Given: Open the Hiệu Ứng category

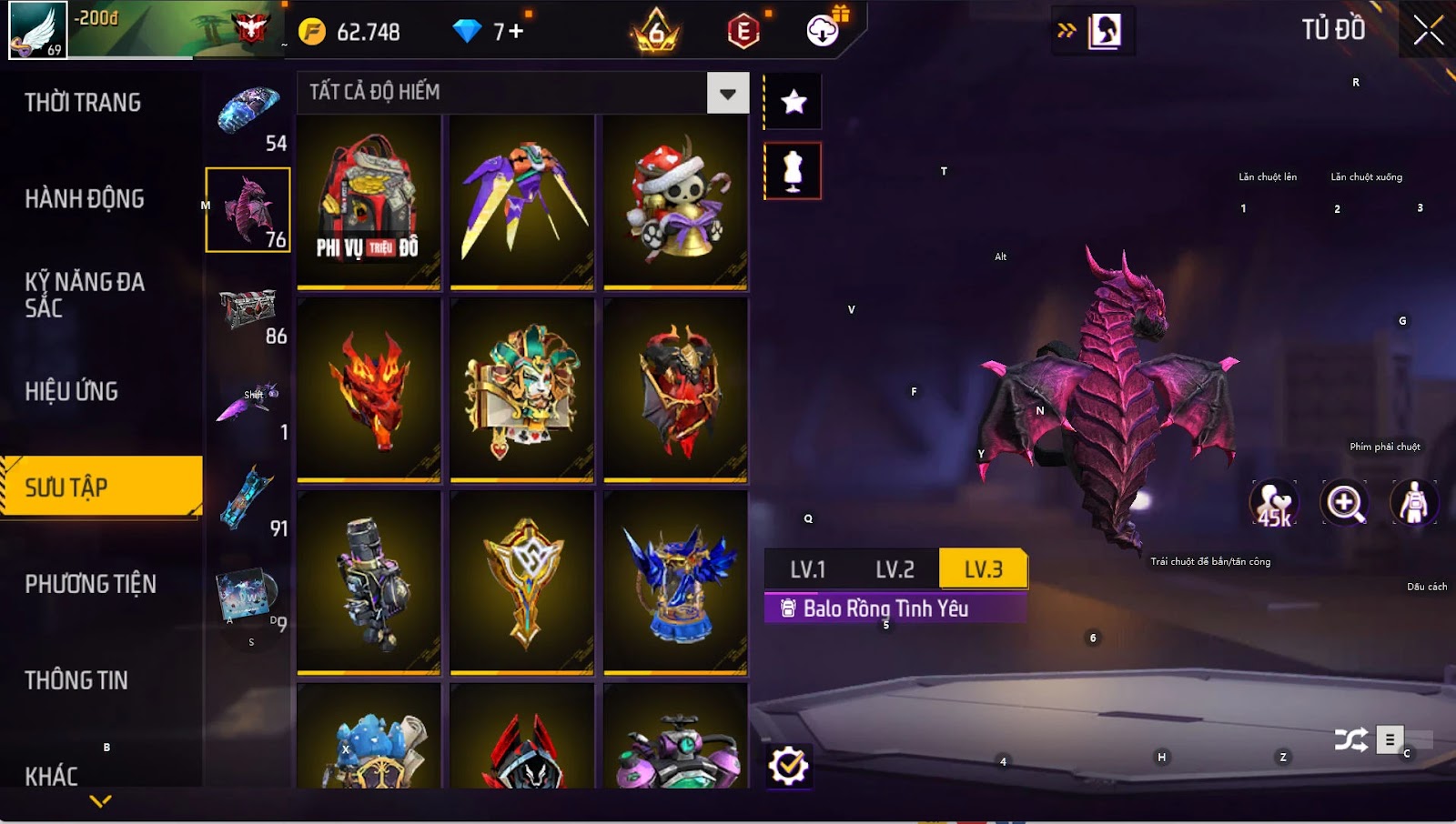Looking at the screenshot, I should pos(72,392).
